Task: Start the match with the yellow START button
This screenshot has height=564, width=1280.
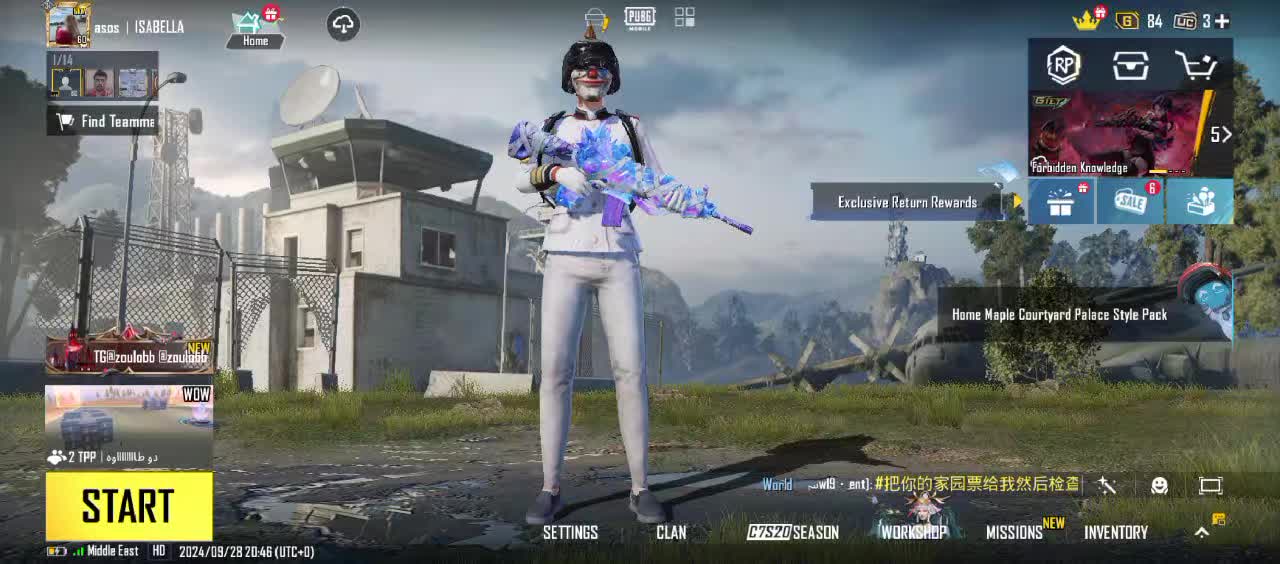Action: (x=129, y=506)
